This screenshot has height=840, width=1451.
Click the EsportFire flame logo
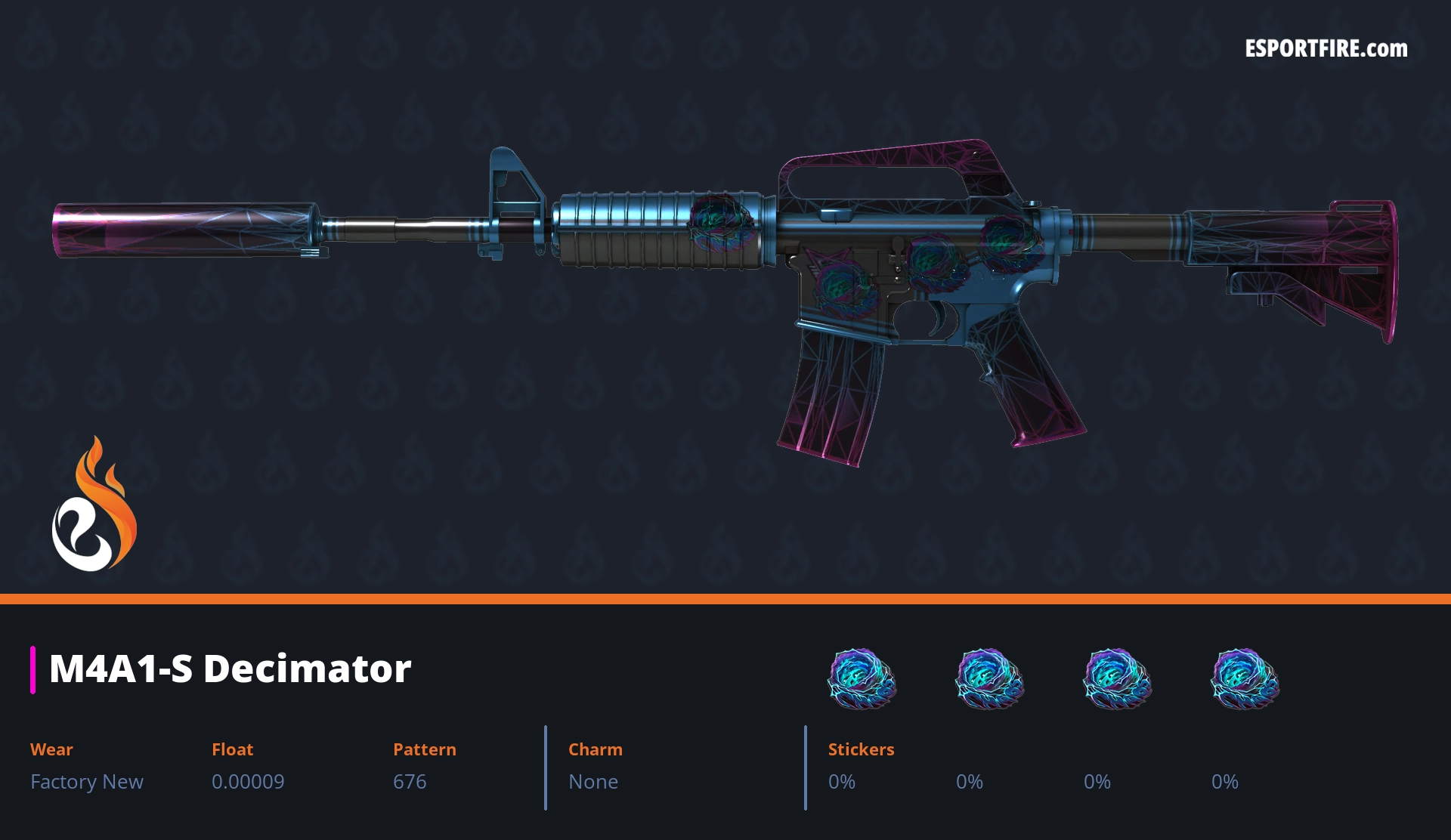94,505
